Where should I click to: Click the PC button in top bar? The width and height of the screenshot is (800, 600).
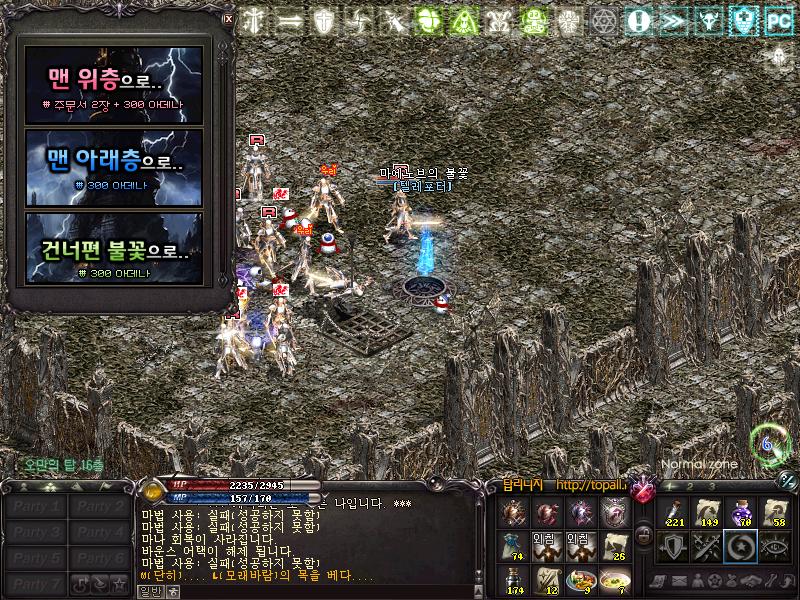[778, 21]
